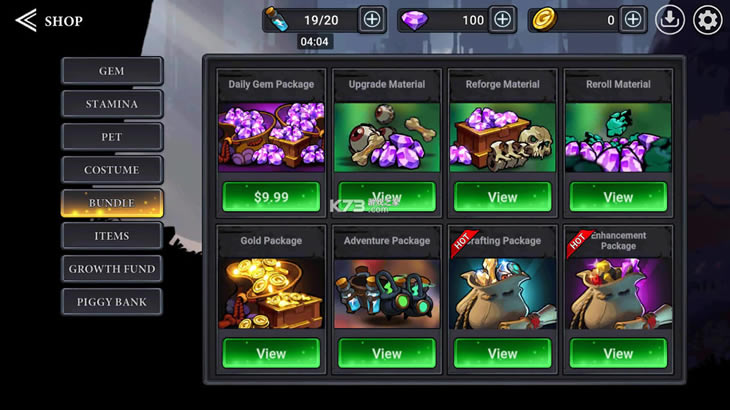
Task: View the Adventure Package
Action: click(x=387, y=353)
